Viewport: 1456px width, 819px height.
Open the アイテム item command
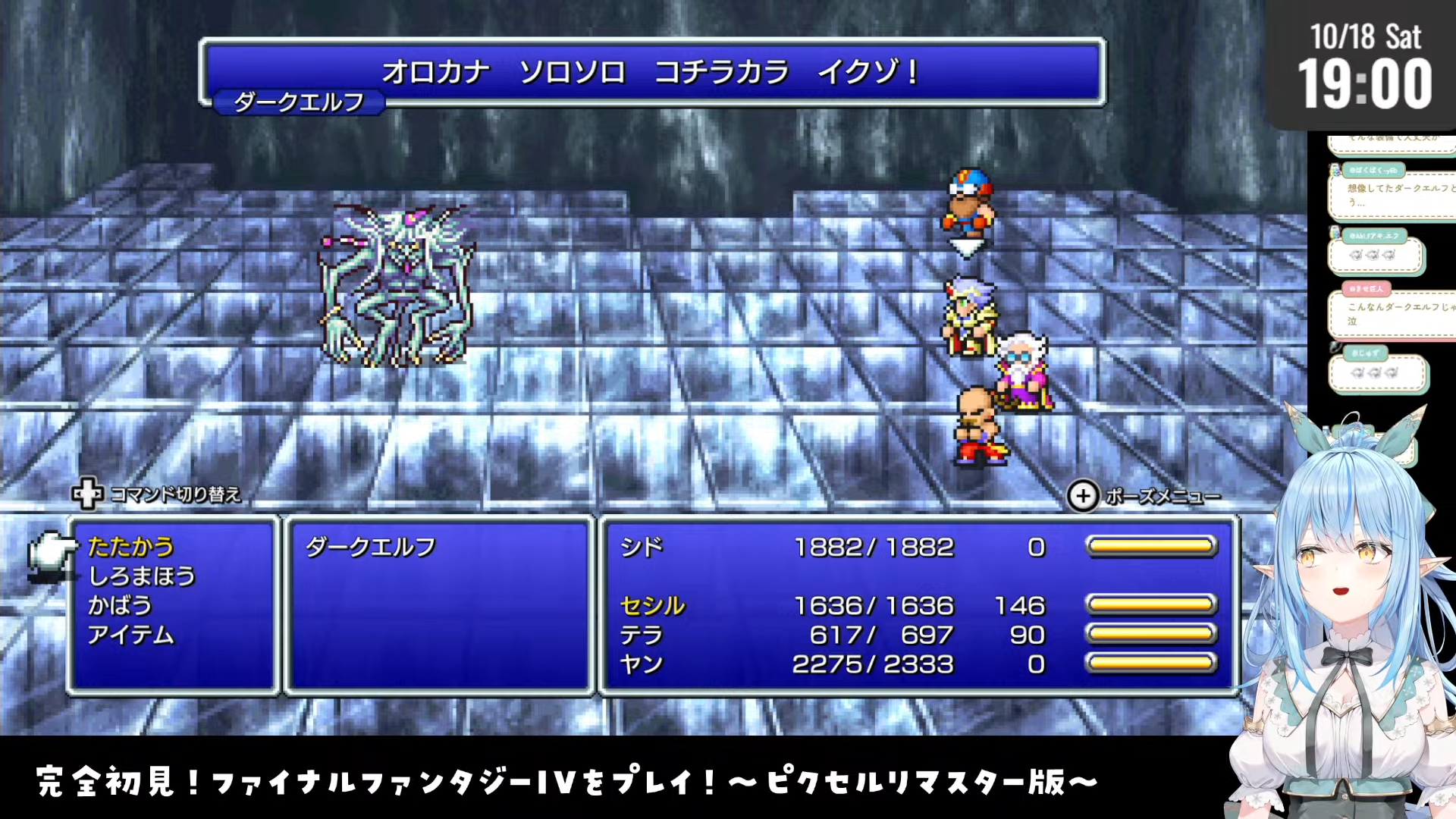pyautogui.click(x=130, y=635)
